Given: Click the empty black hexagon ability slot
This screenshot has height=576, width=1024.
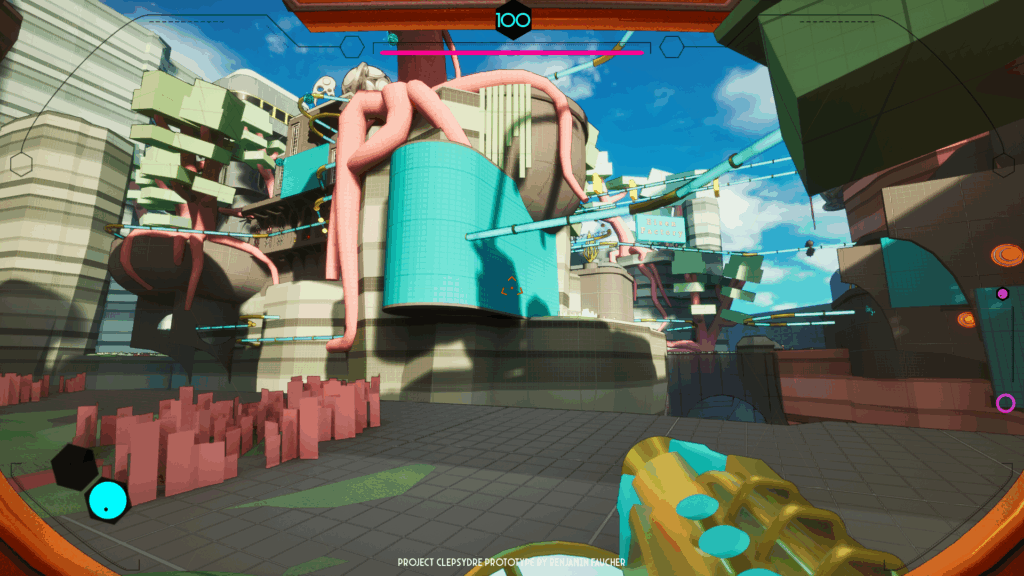Looking at the screenshot, I should [x=75, y=466].
